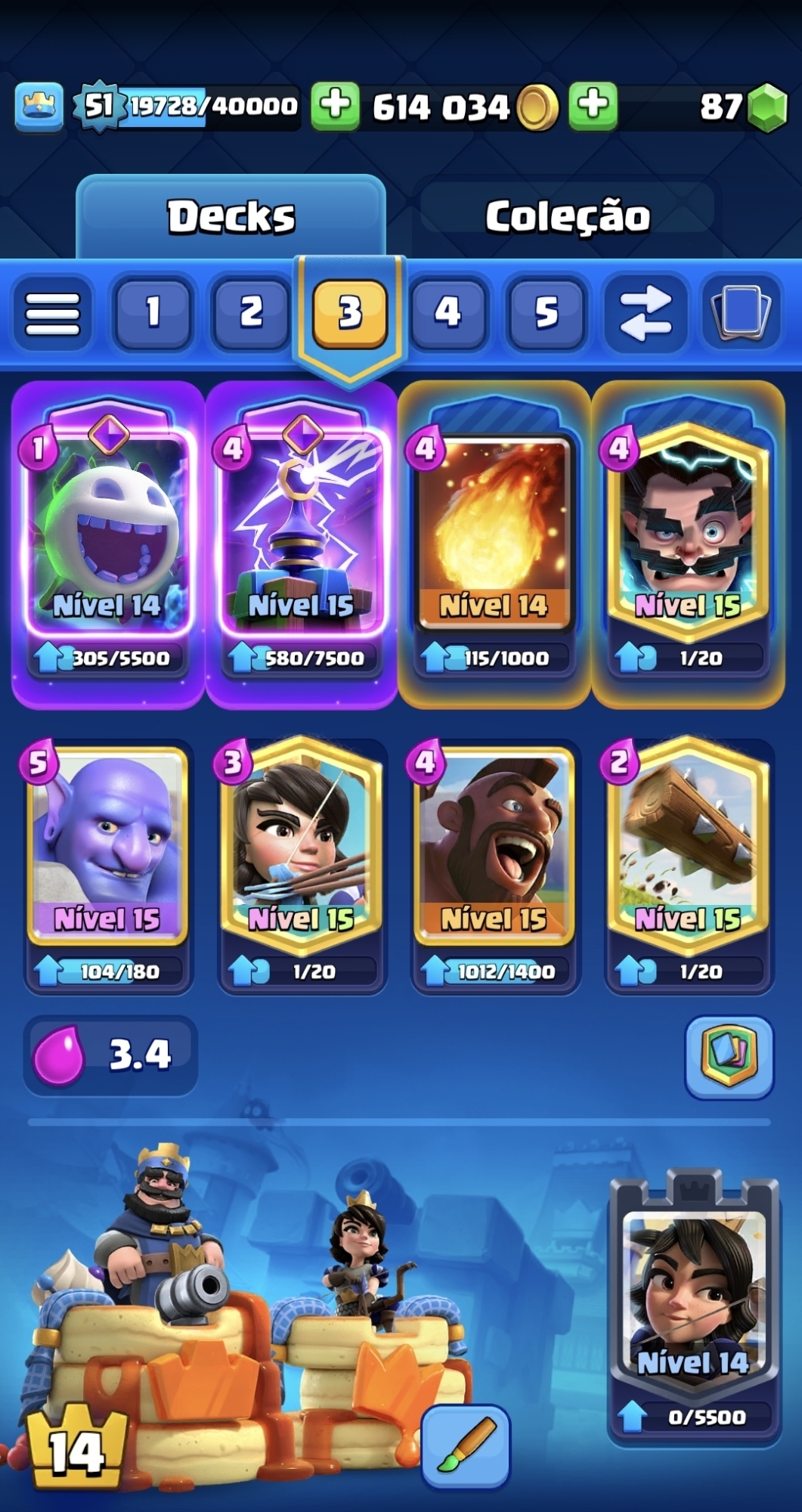Open the Decks tab

[x=231, y=217]
